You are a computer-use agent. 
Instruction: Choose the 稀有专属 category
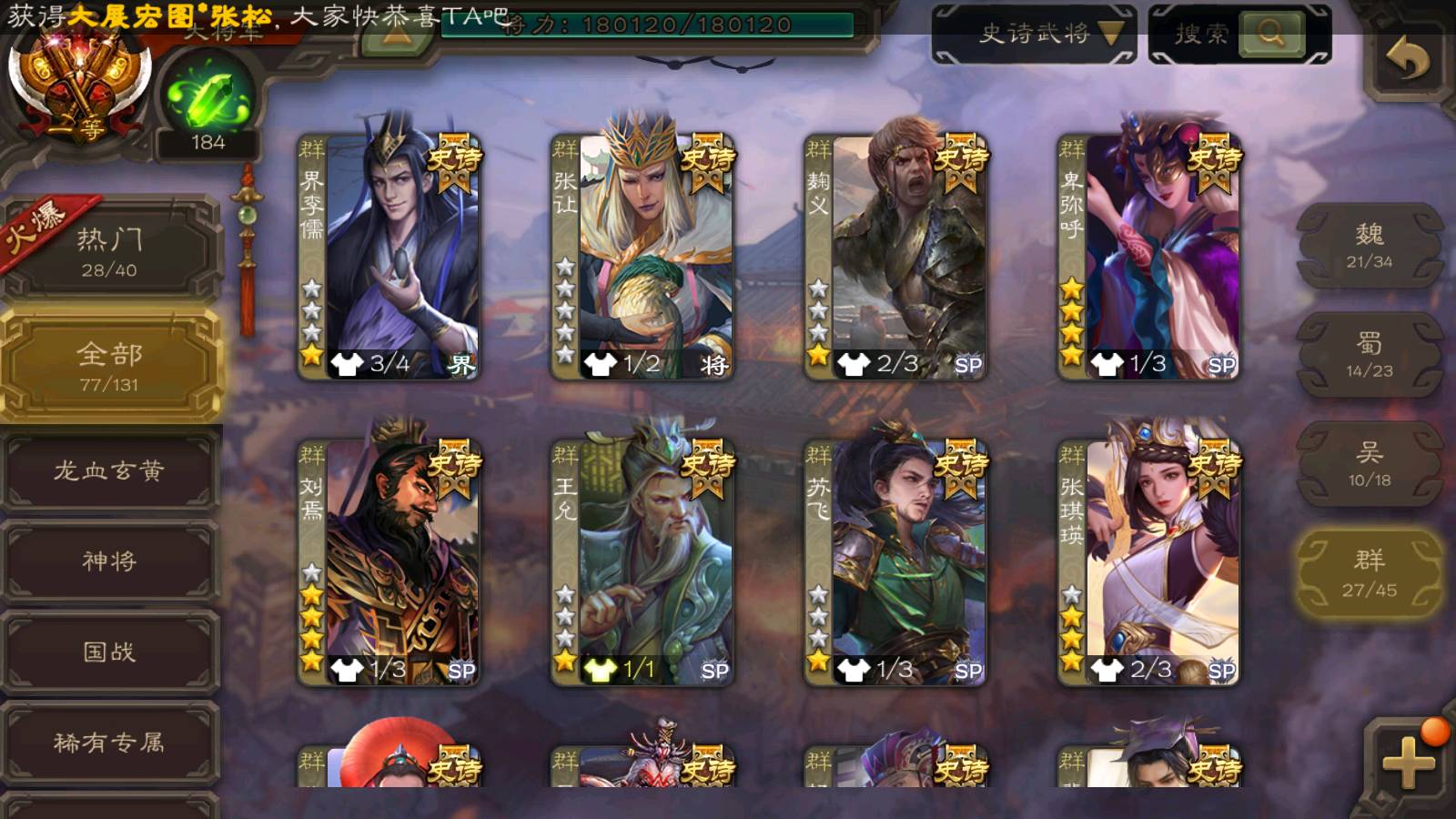[109, 743]
